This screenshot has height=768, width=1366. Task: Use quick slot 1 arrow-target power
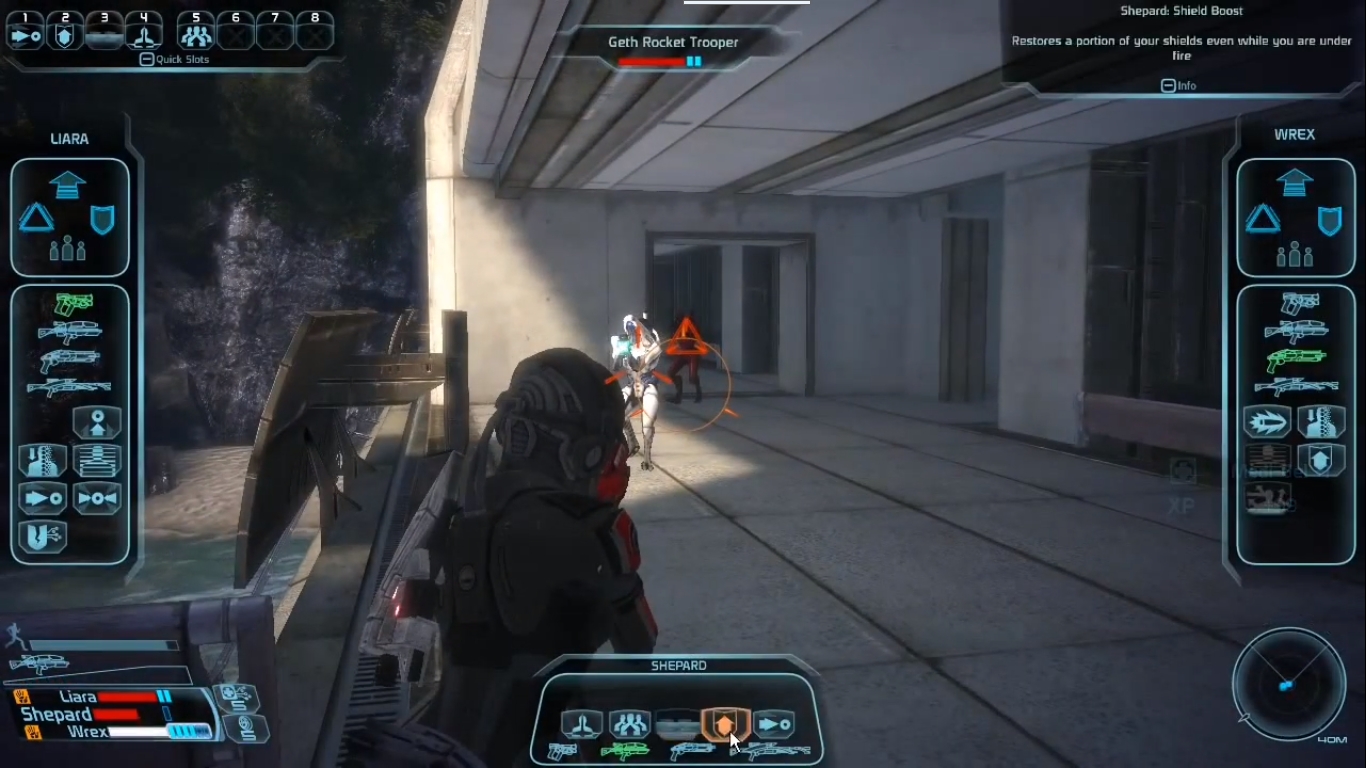pyautogui.click(x=25, y=36)
